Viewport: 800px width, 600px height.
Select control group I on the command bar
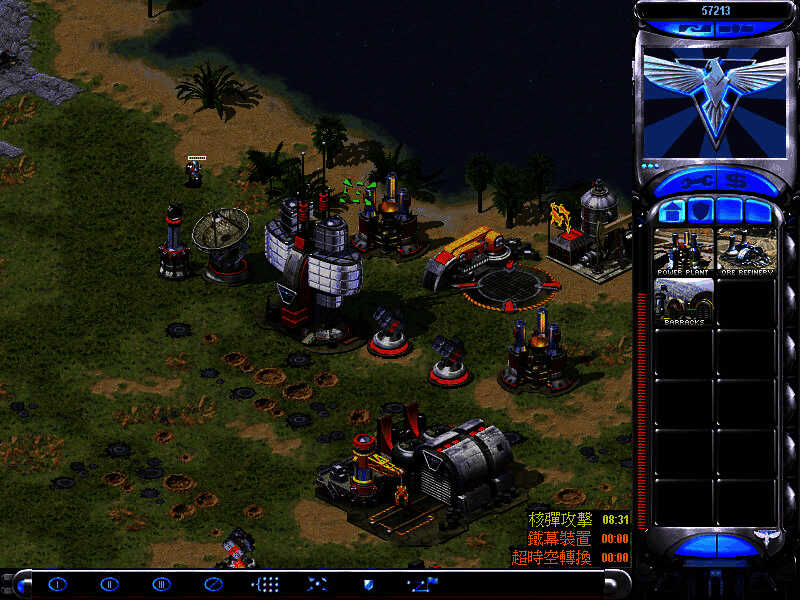pyautogui.click(x=57, y=583)
